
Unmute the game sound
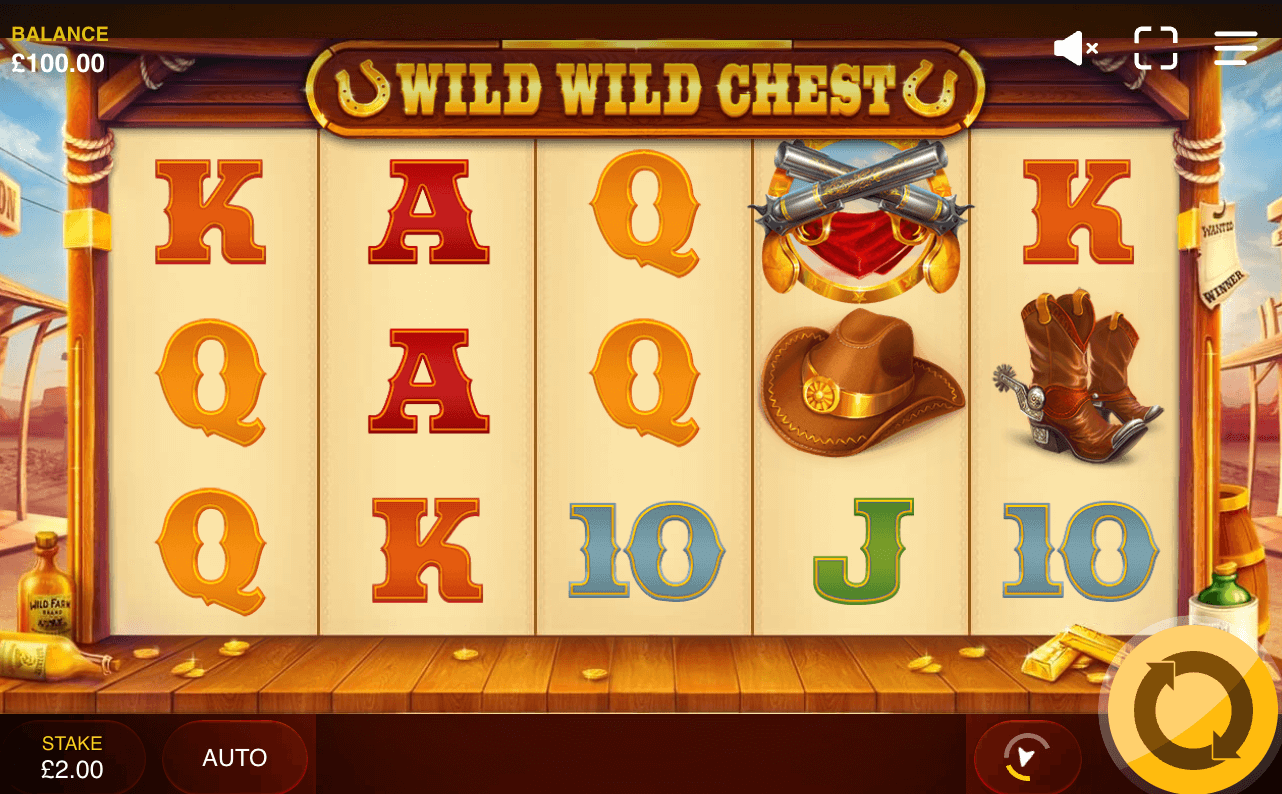(x=1074, y=47)
